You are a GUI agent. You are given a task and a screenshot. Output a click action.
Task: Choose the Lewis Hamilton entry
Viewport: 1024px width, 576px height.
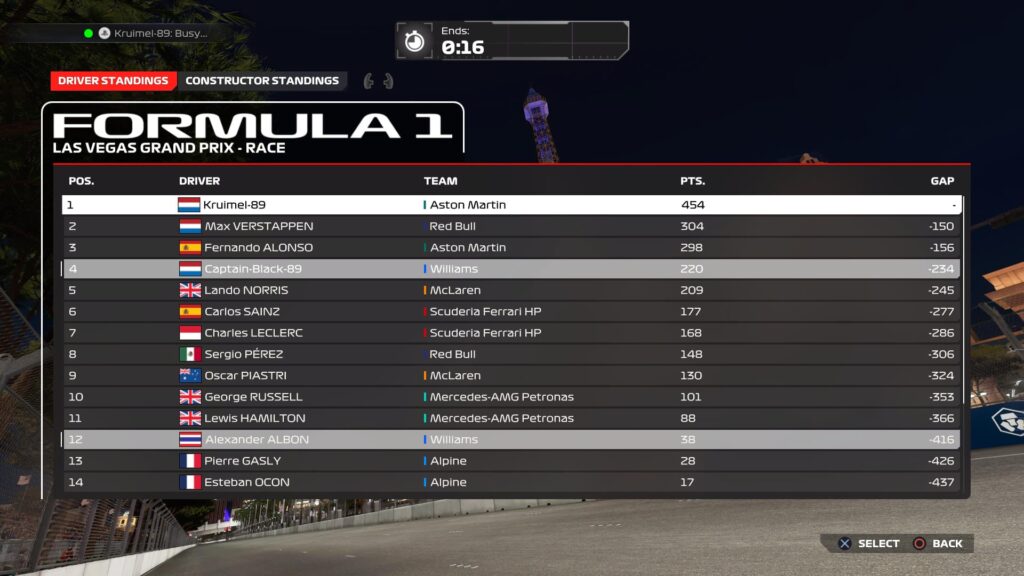[x=510, y=418]
